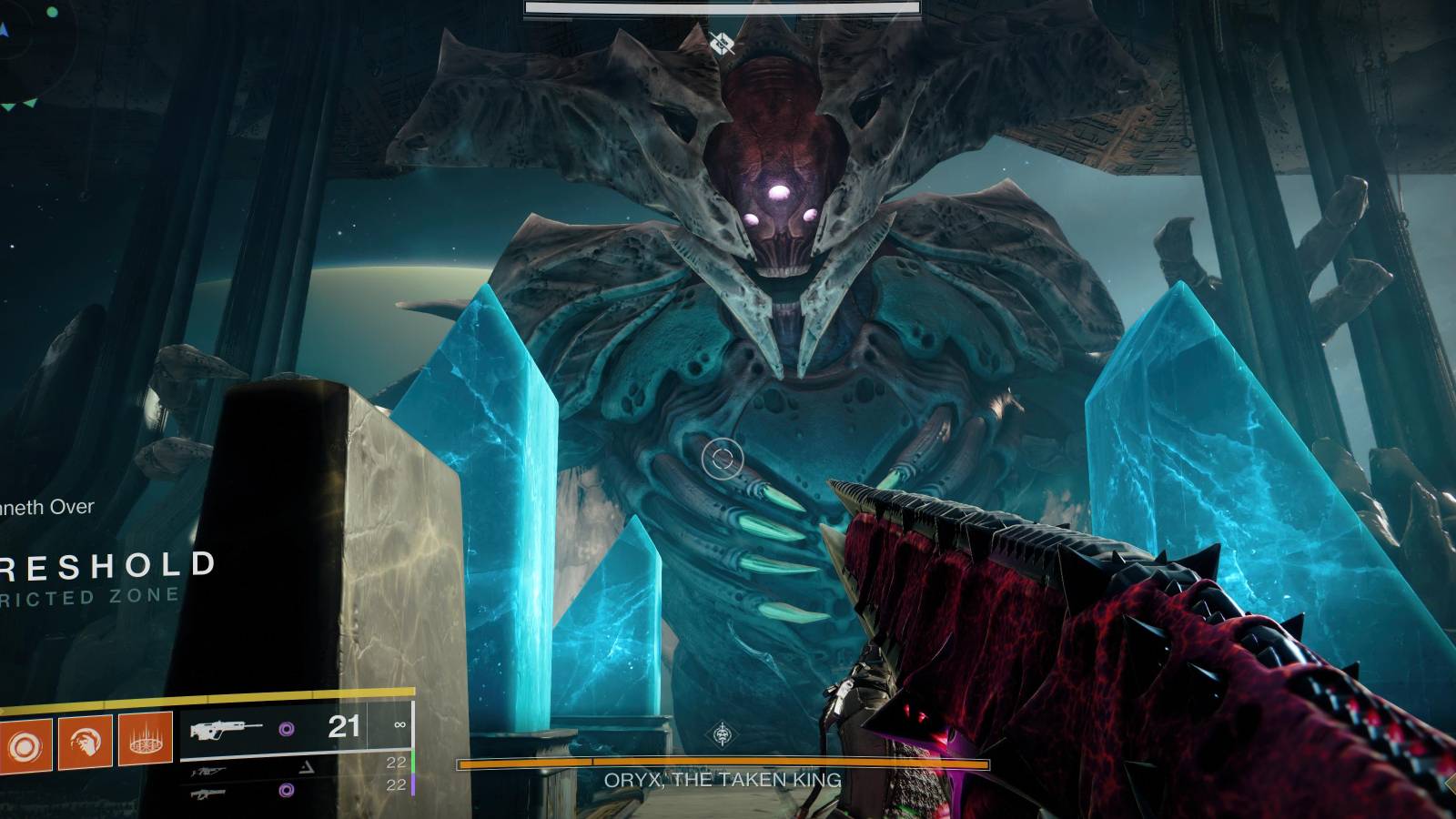Select the ORYX, THE TAKEN KING nameplate
Image resolution: width=1456 pixels, height=819 pixels.
tap(719, 779)
